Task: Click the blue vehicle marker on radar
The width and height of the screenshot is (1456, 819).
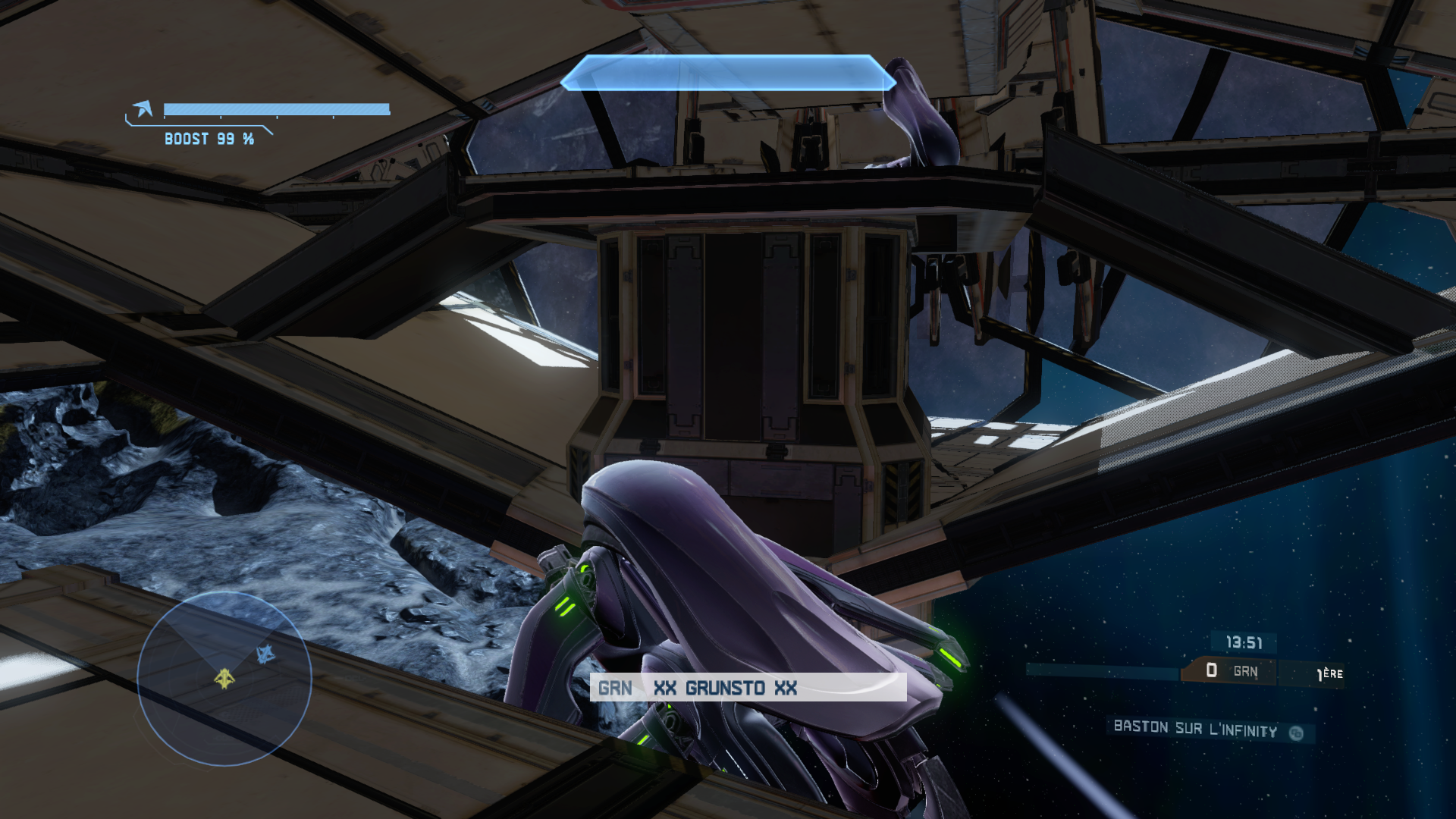Action: pyautogui.click(x=265, y=654)
